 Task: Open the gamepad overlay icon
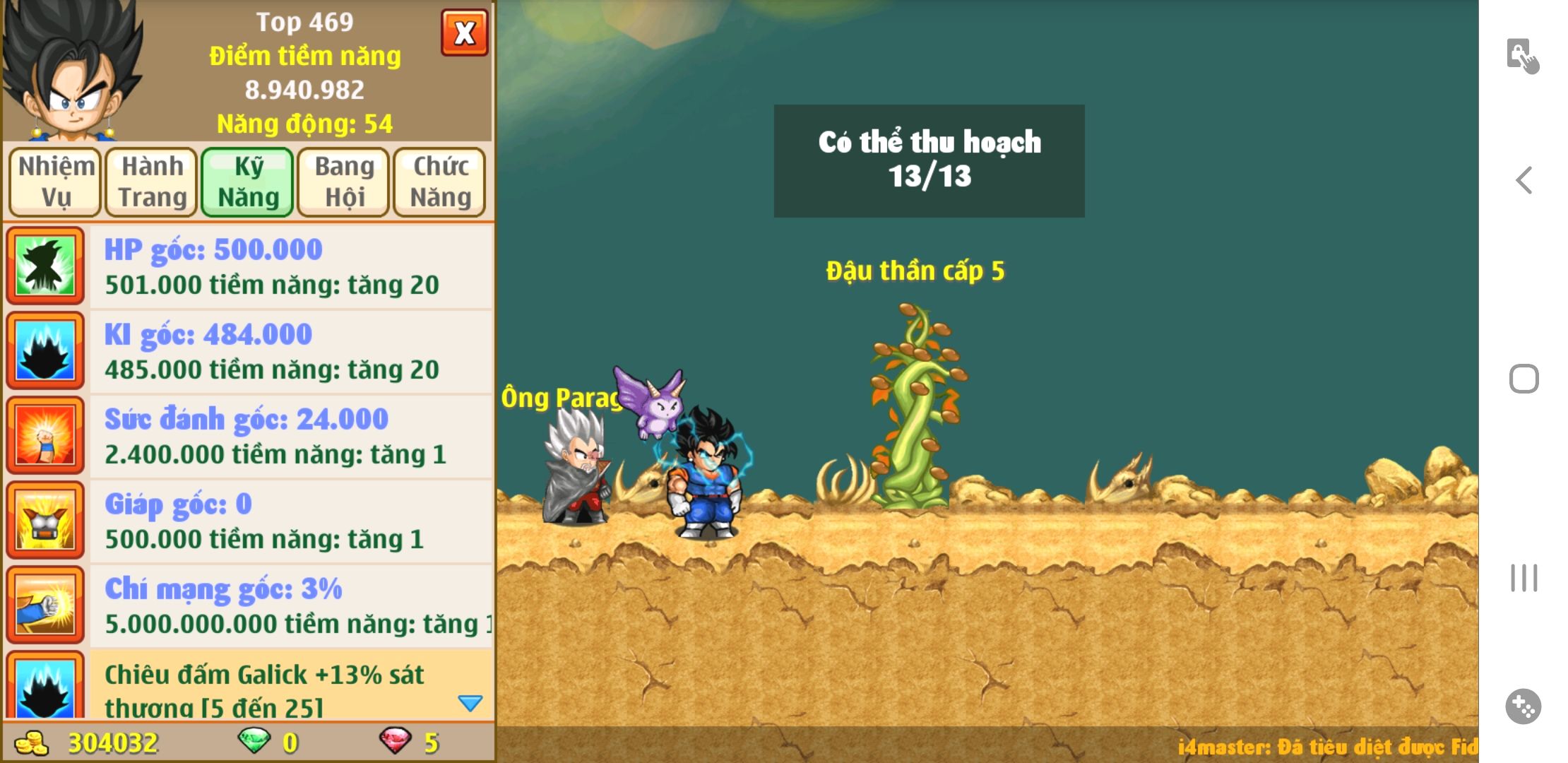[1523, 706]
